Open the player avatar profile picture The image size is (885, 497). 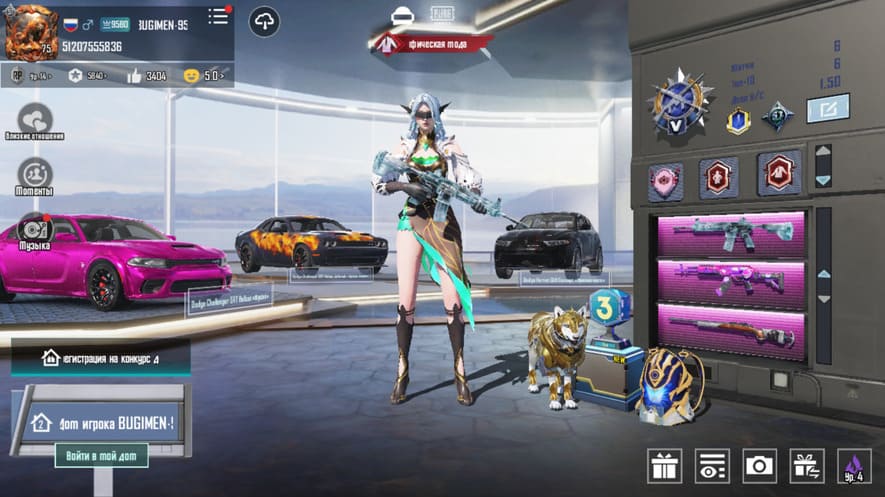click(31, 31)
